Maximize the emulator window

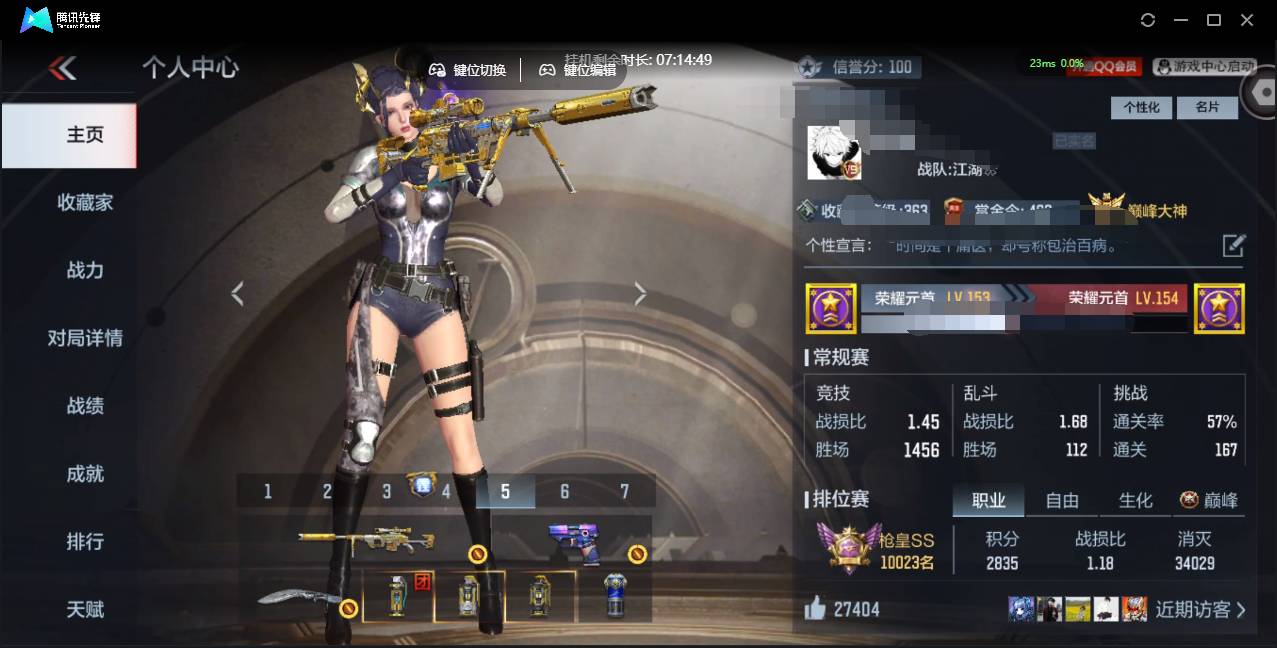(1214, 20)
